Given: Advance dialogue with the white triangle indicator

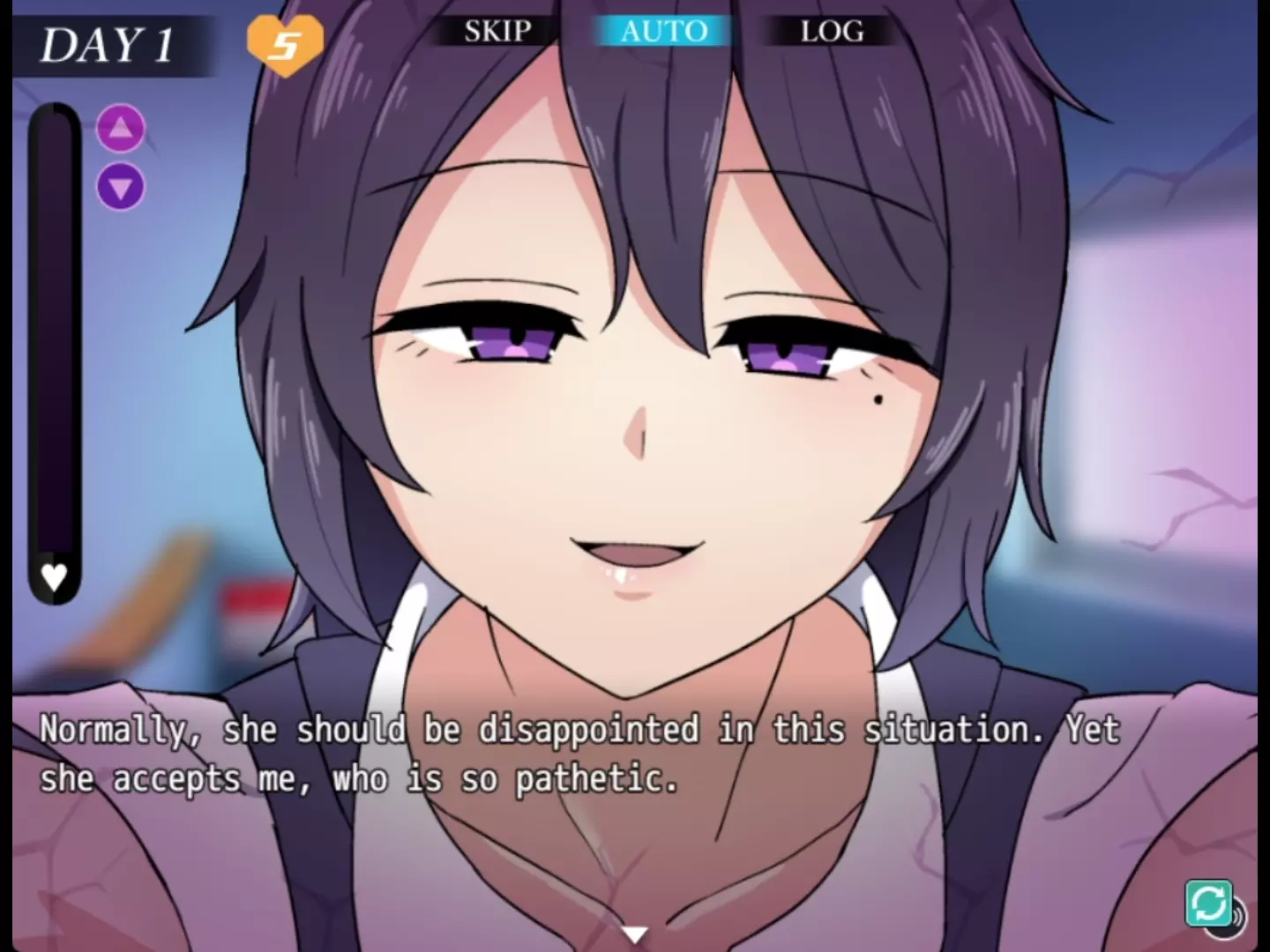Looking at the screenshot, I should (634, 933).
